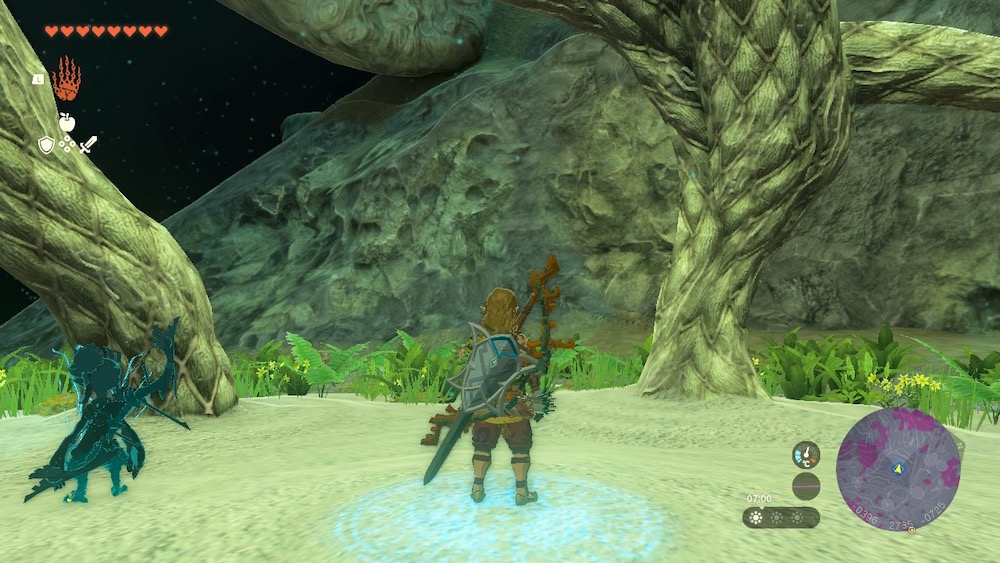Open the circular minimap
The width and height of the screenshot is (1000, 563).
point(897,468)
